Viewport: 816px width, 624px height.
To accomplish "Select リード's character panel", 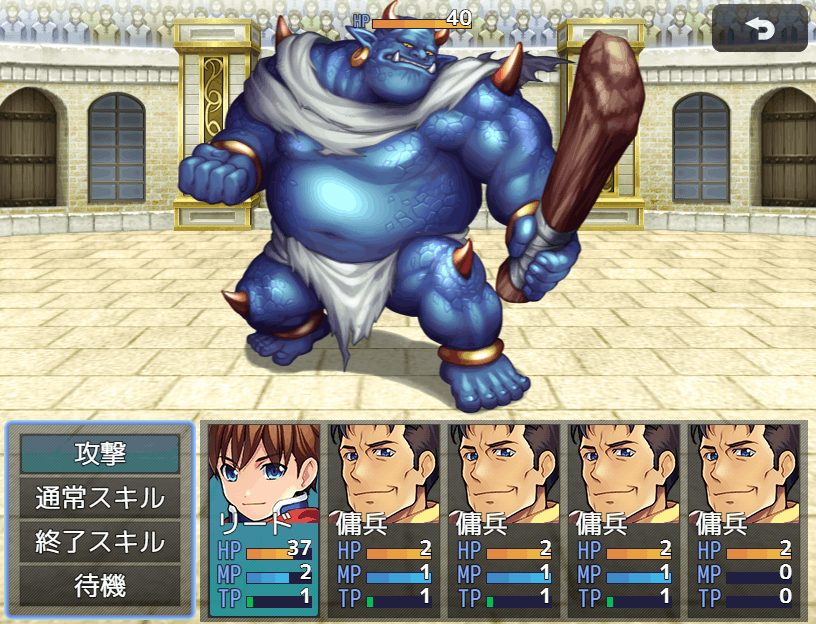I will [264, 518].
